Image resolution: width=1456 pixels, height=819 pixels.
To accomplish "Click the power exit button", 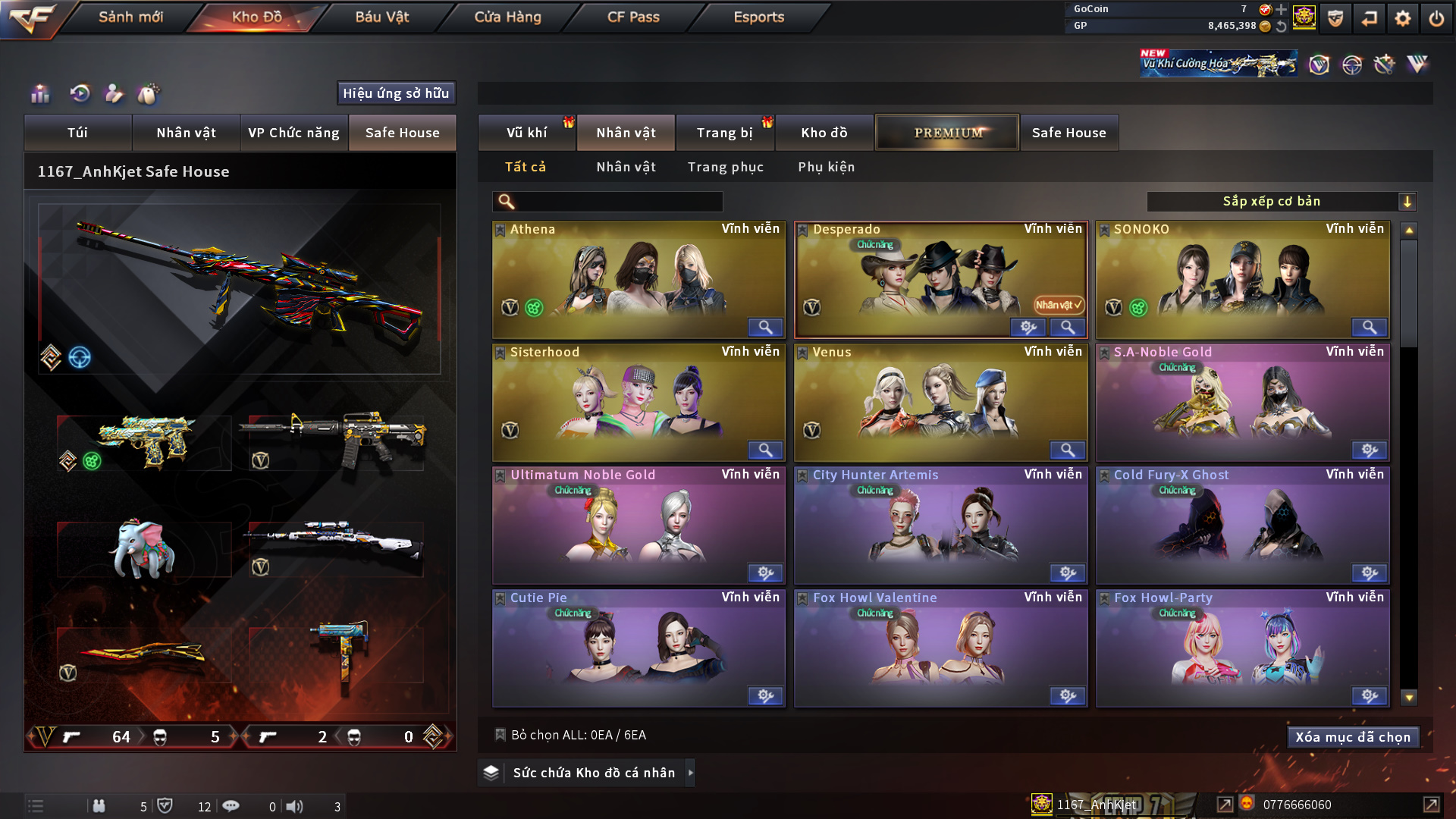I will click(x=1436, y=18).
